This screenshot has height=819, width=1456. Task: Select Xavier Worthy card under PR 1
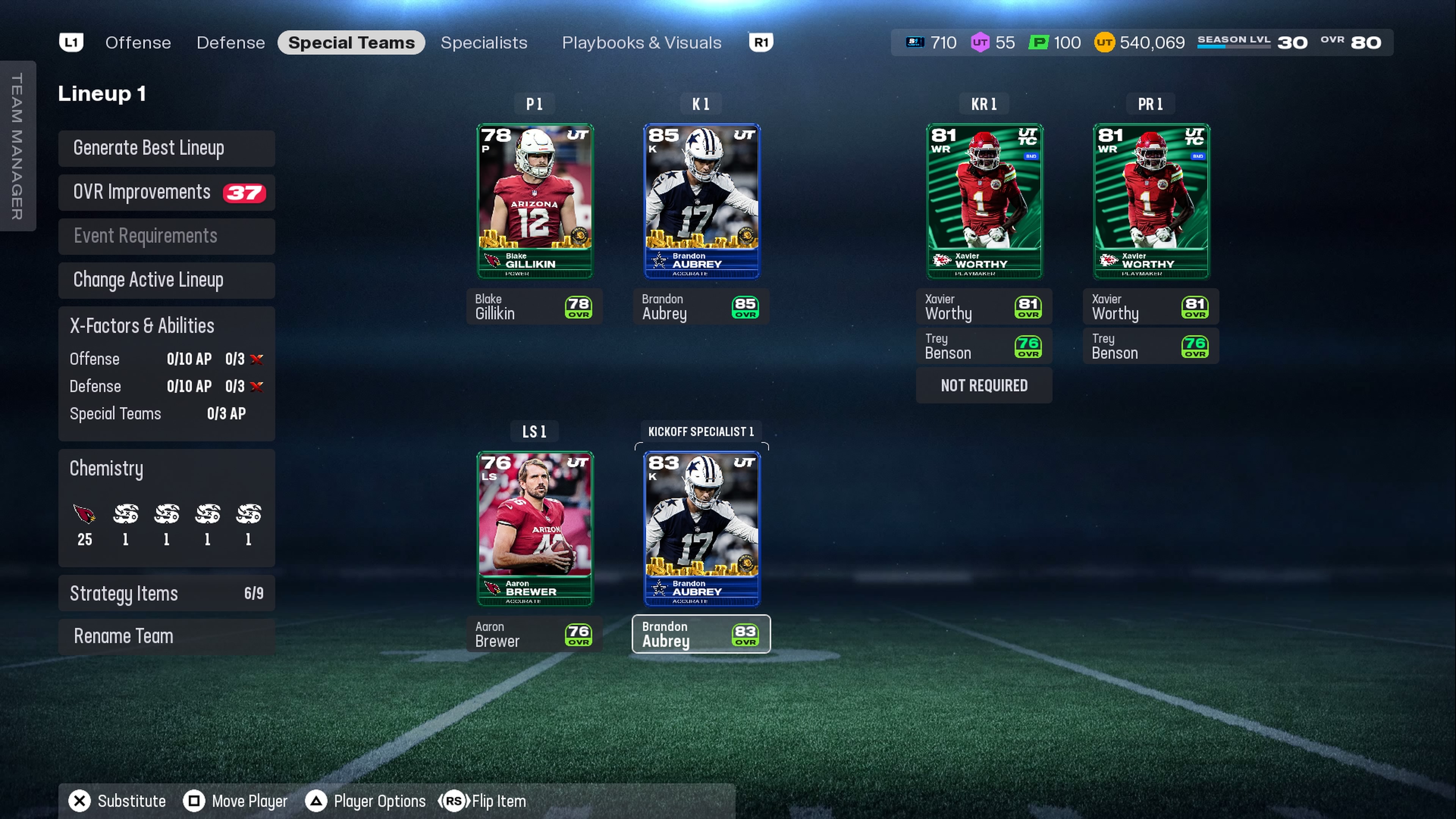(1151, 201)
